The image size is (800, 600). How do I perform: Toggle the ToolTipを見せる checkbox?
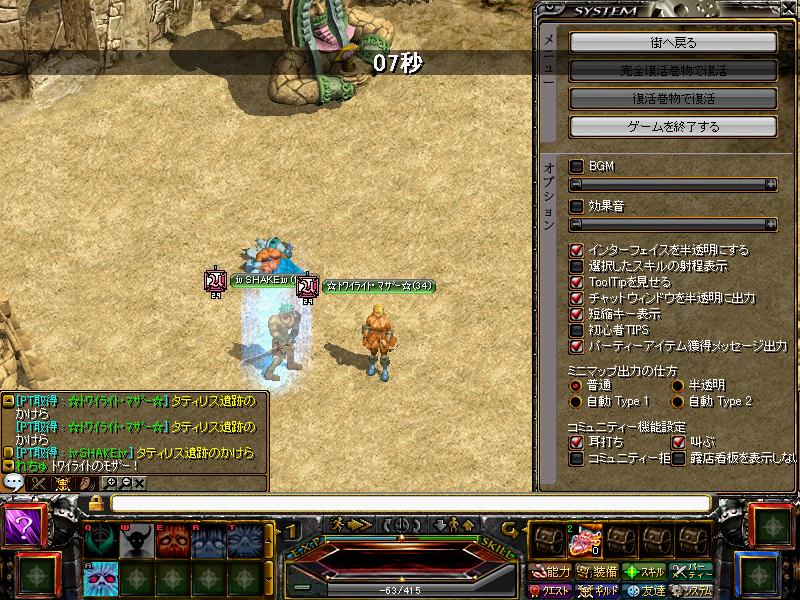[576, 282]
